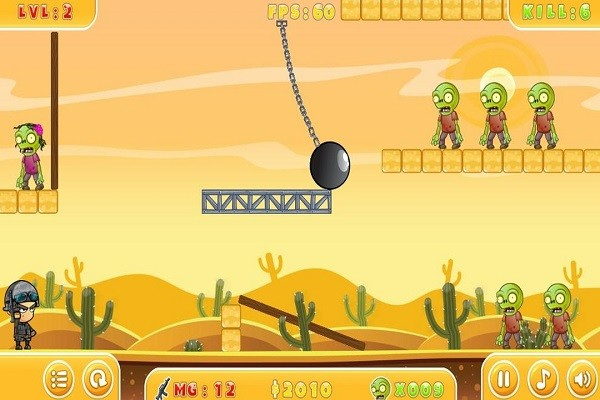Pause the game
Screen dimensions: 600x400
505,379
